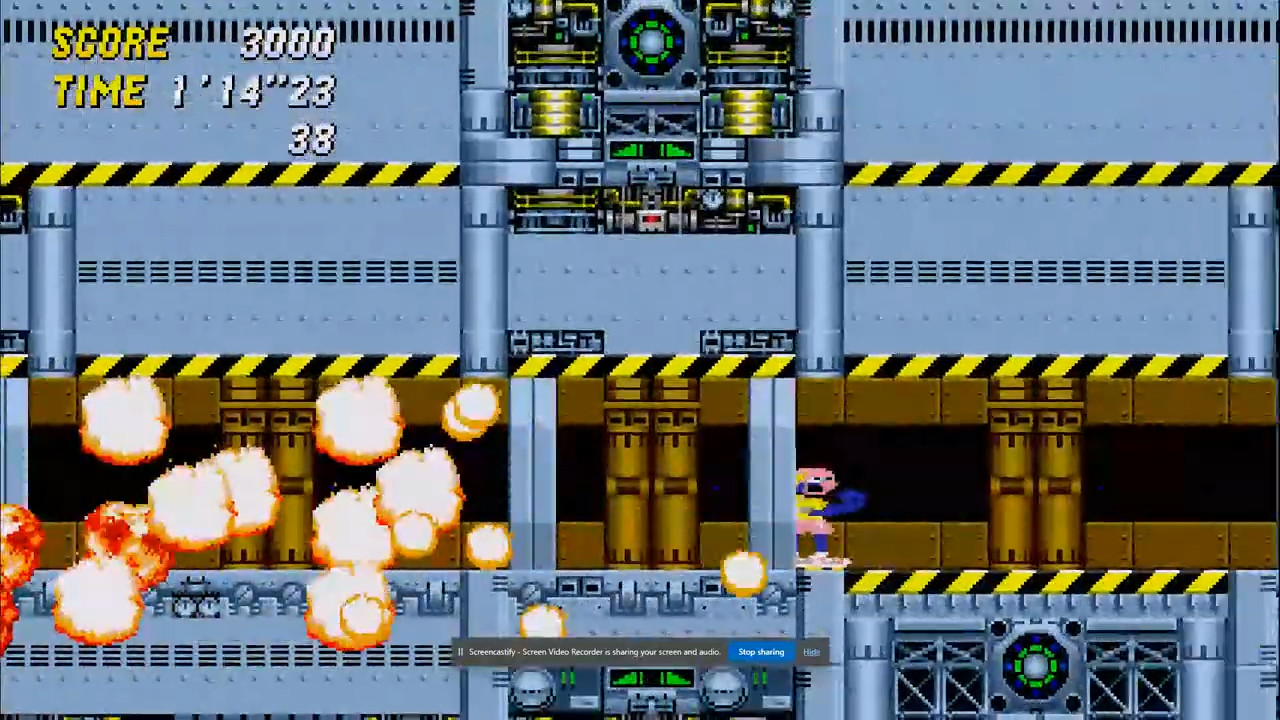Click the small fireball near bottom center
This screenshot has height=720, width=1280.
(x=745, y=573)
